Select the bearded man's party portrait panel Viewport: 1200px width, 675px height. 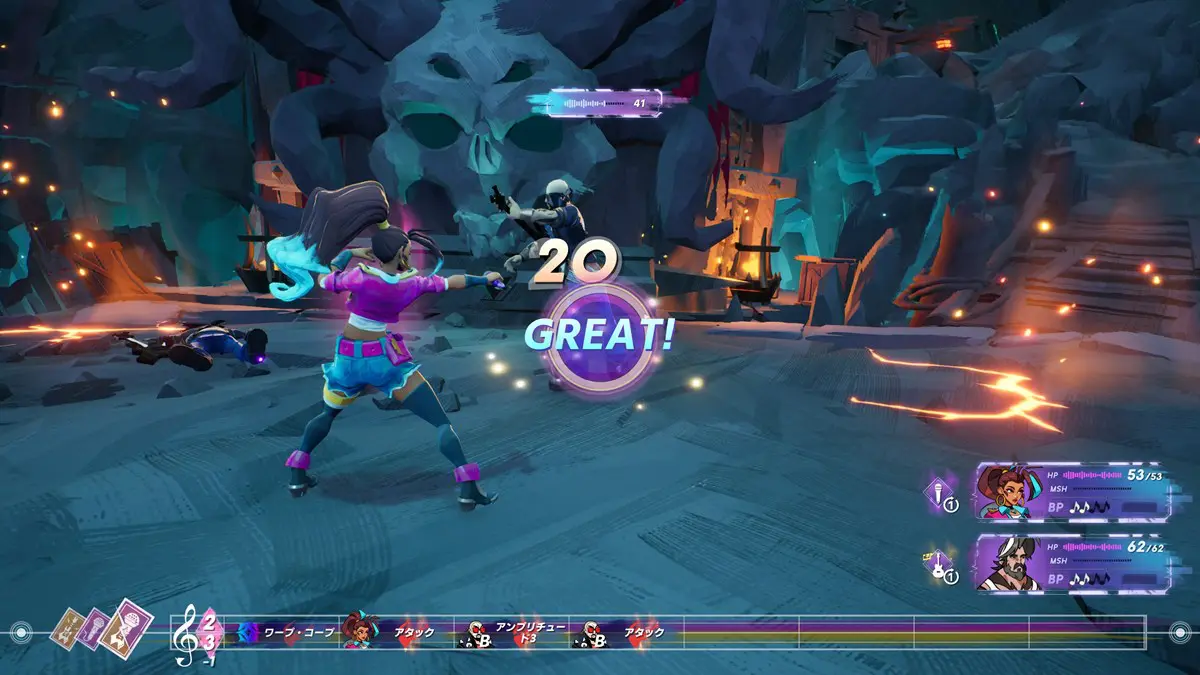pos(1072,563)
